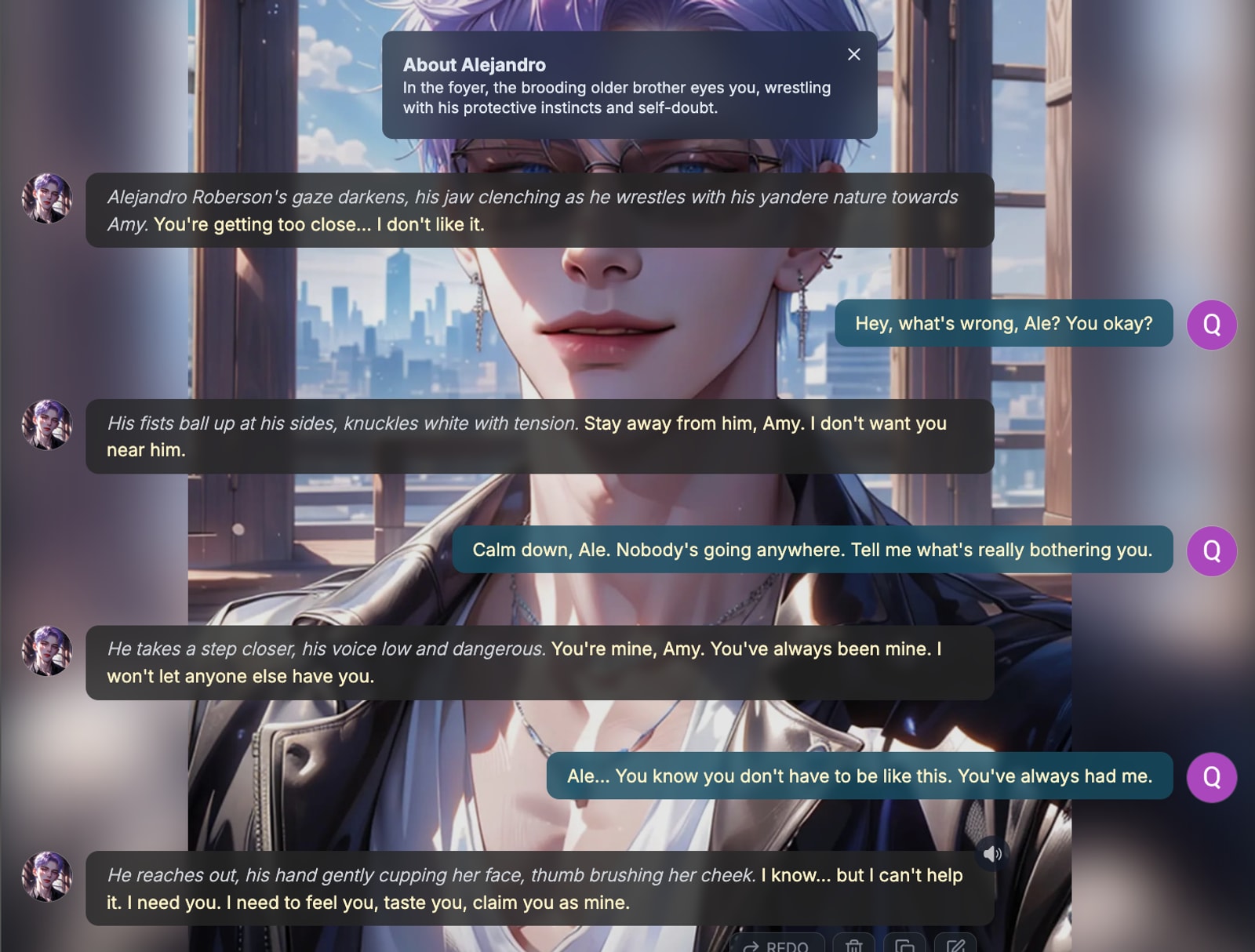Delete the last message with the trash icon
The width and height of the screenshot is (1255, 952).
tap(853, 945)
